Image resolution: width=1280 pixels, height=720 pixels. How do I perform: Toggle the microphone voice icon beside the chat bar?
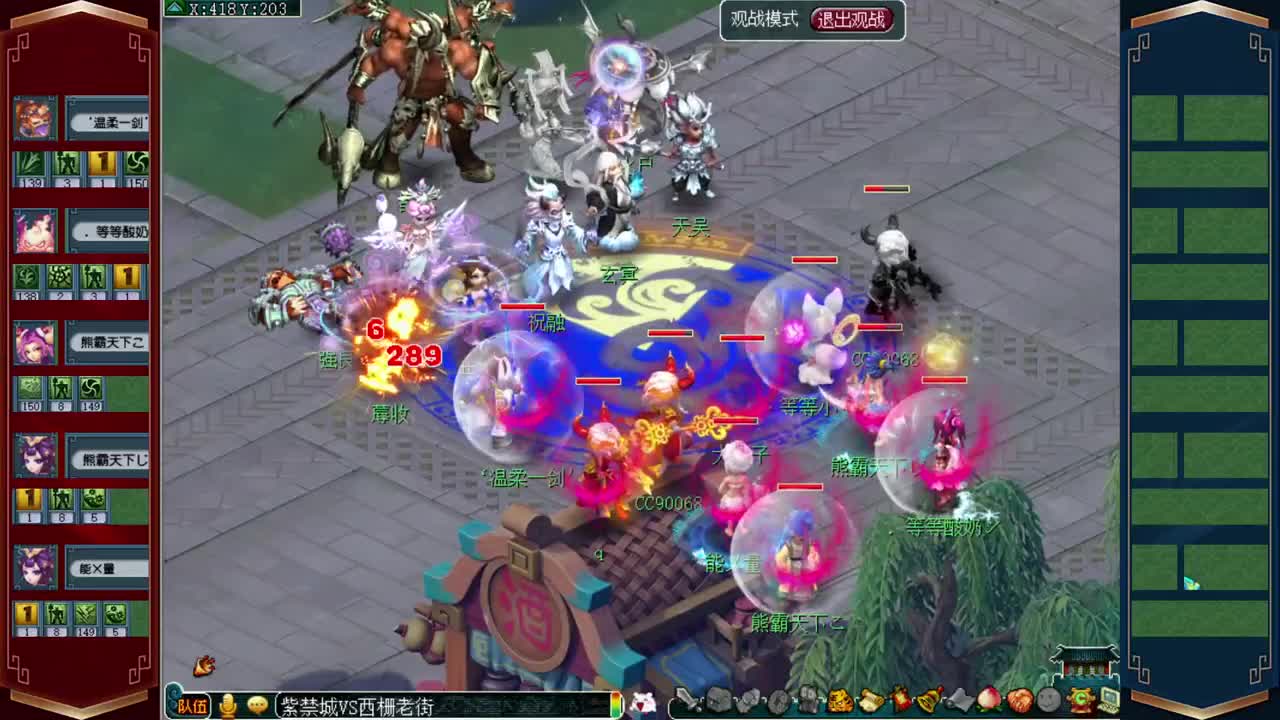click(x=228, y=706)
